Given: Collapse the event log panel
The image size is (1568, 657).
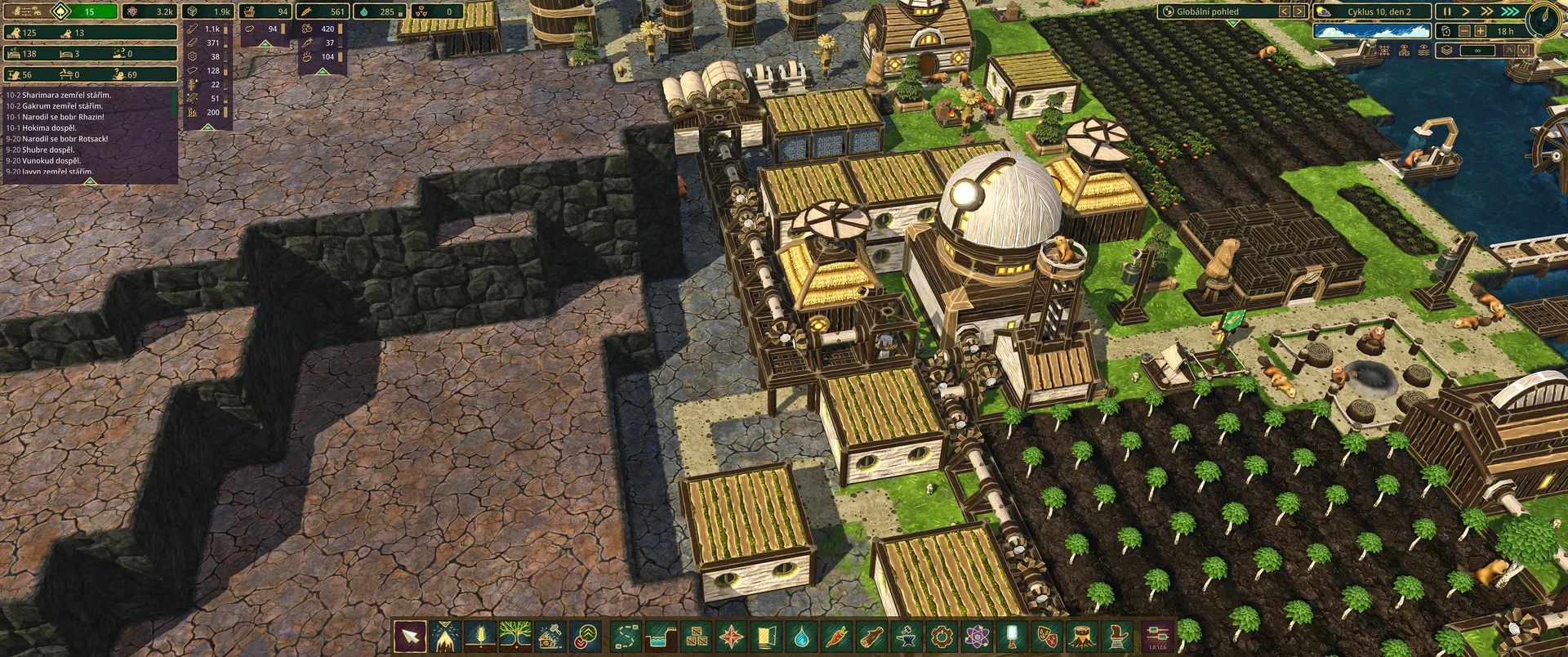Looking at the screenshot, I should 91,181.
